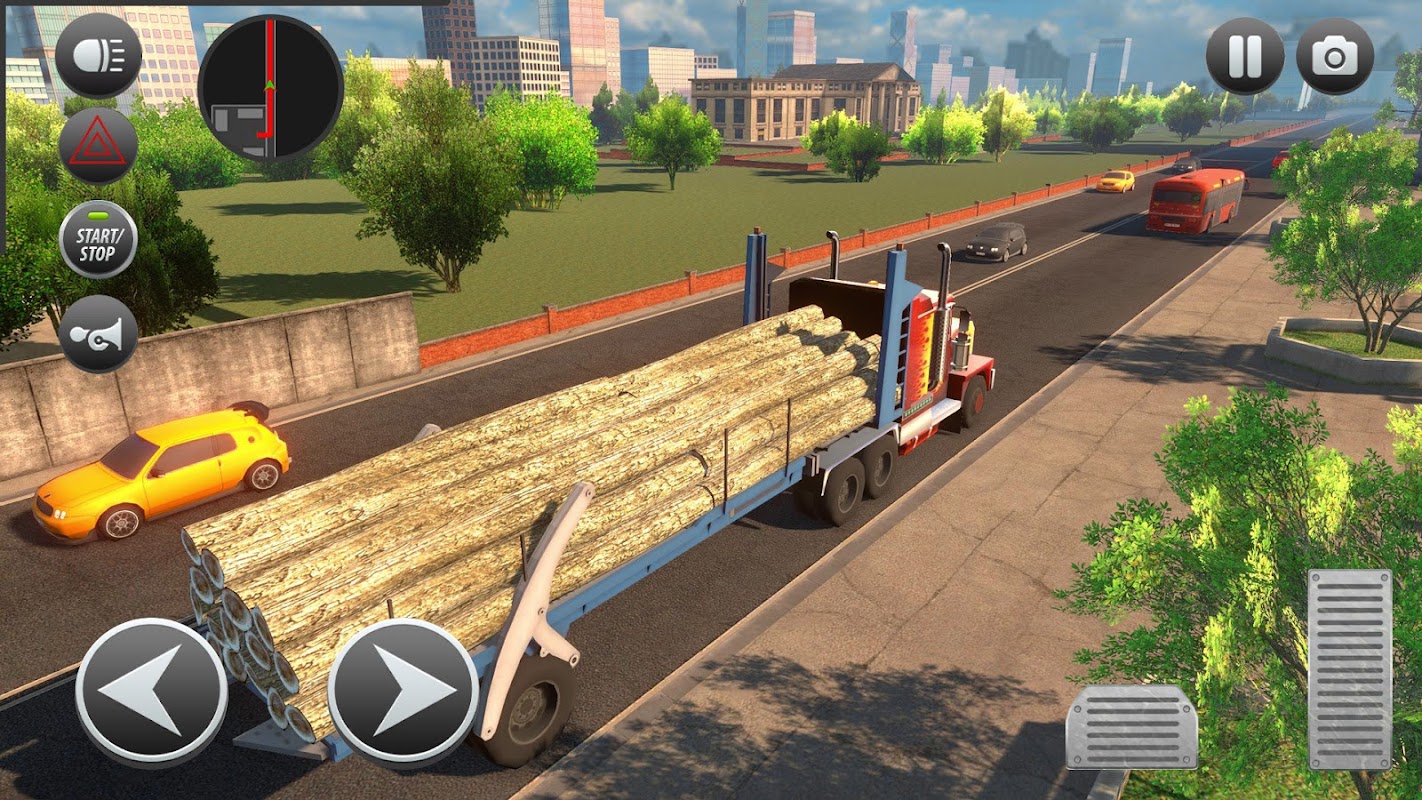Tap the START/STOP engine button

98,240
